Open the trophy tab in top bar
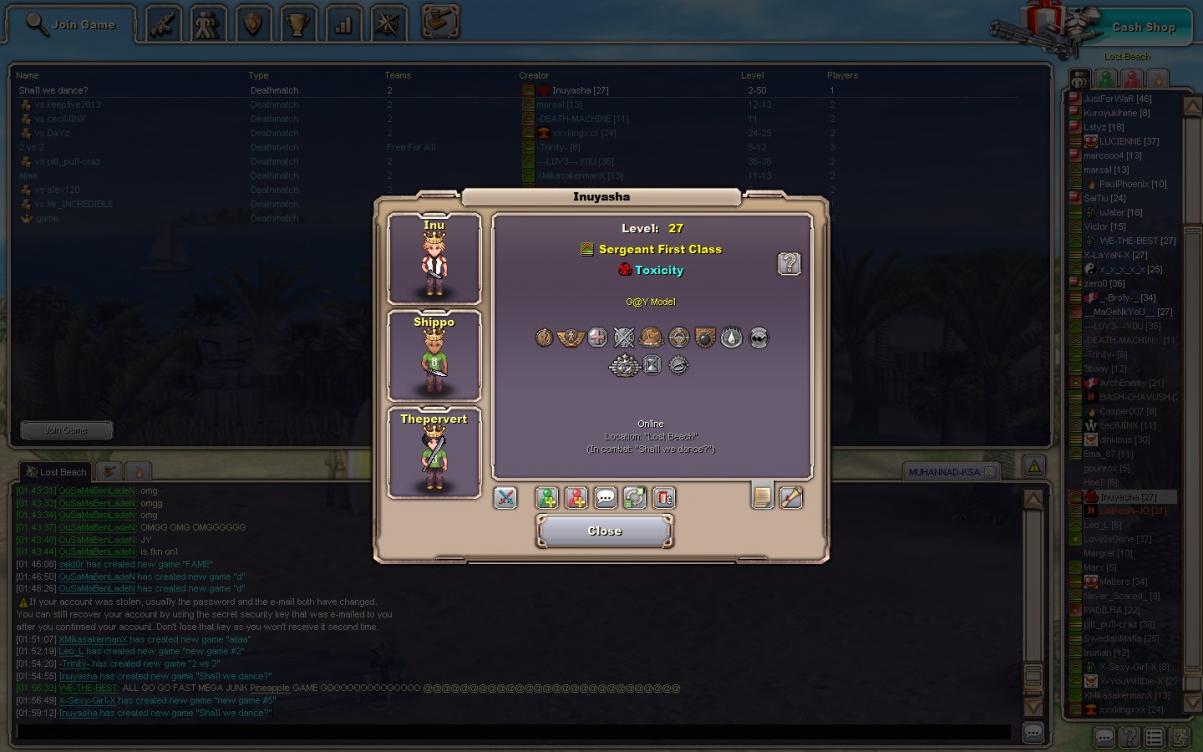 click(297, 24)
